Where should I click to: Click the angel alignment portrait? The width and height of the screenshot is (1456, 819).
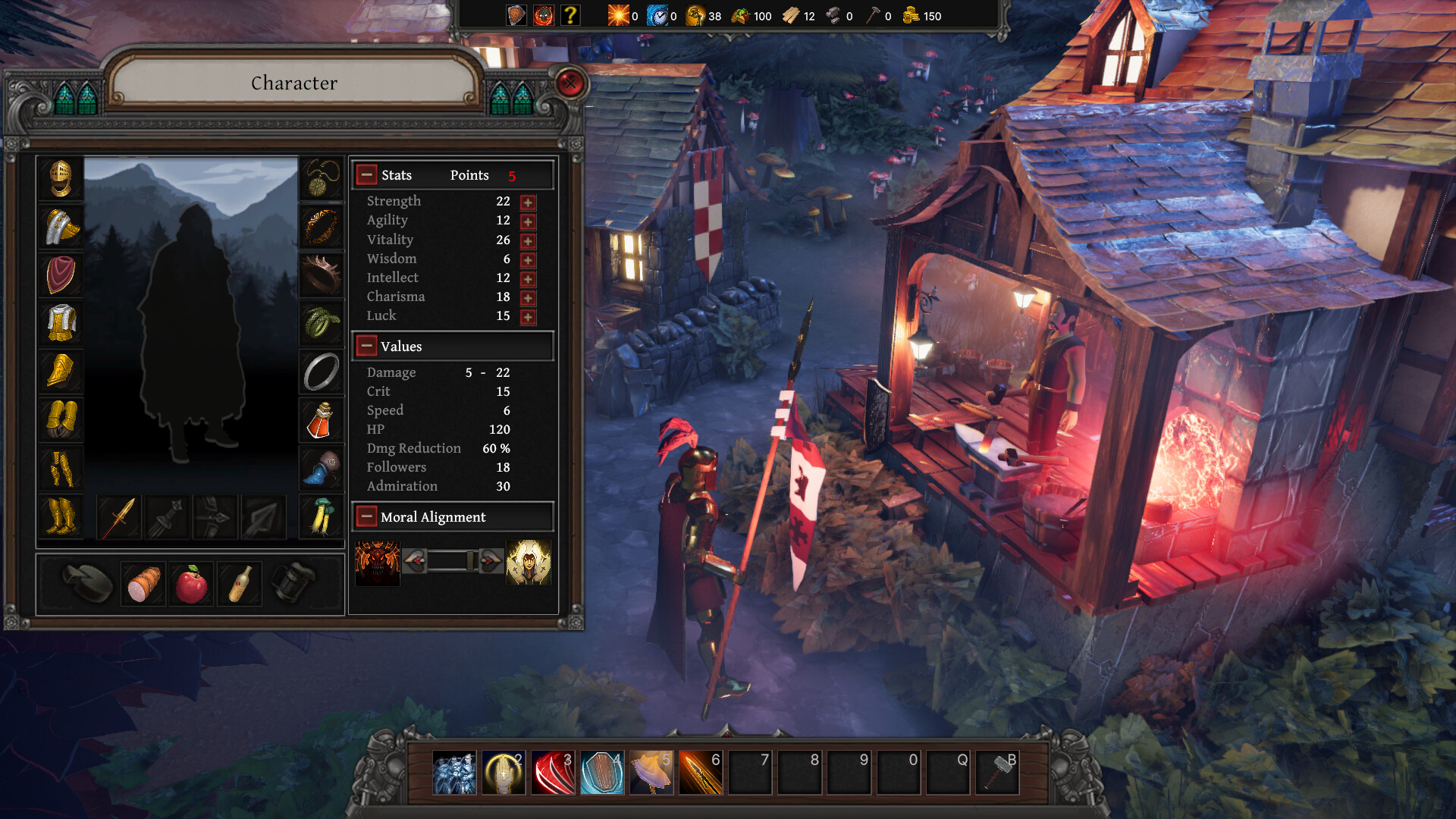point(529,561)
